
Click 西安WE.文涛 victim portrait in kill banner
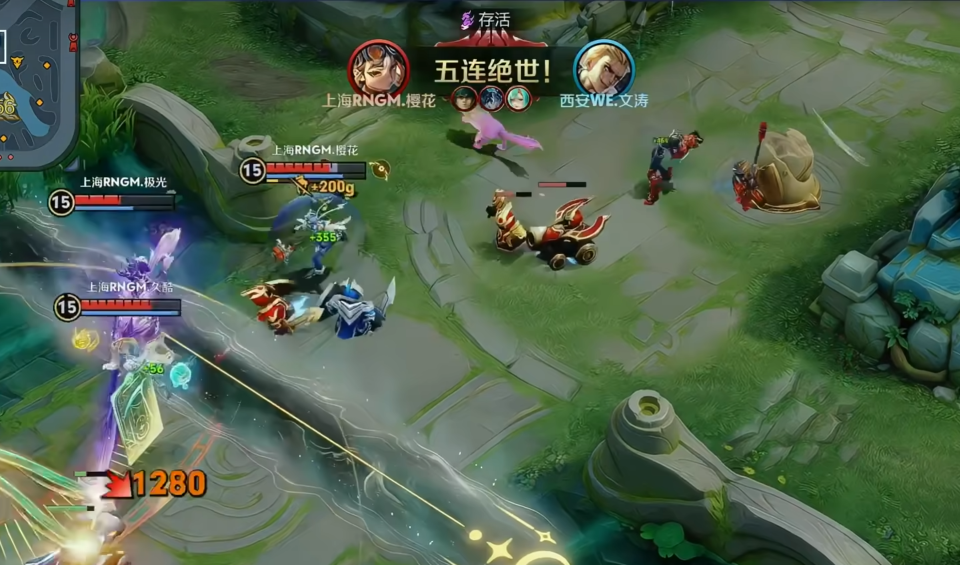click(x=604, y=68)
